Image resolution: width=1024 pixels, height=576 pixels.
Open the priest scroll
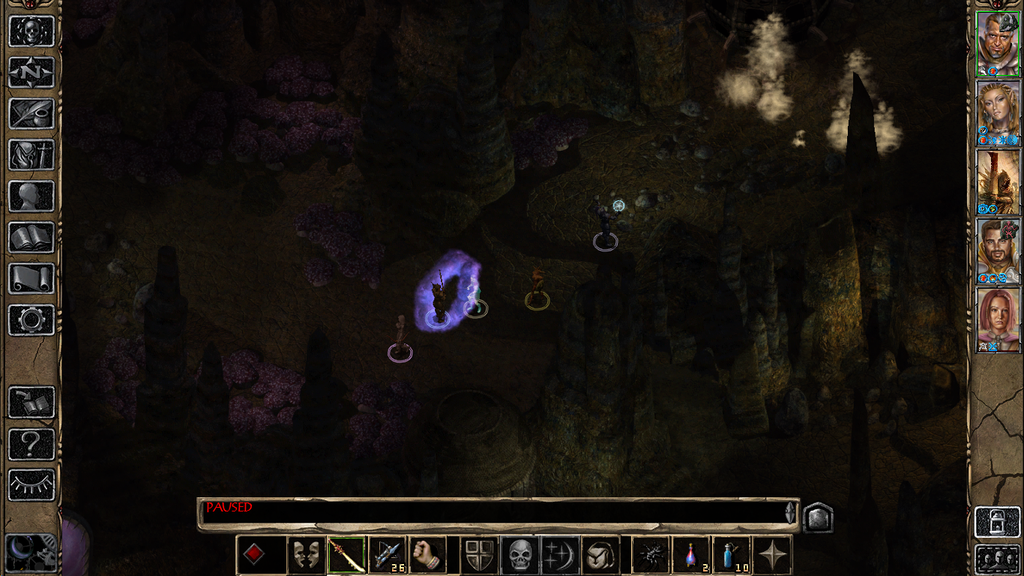tap(31, 278)
